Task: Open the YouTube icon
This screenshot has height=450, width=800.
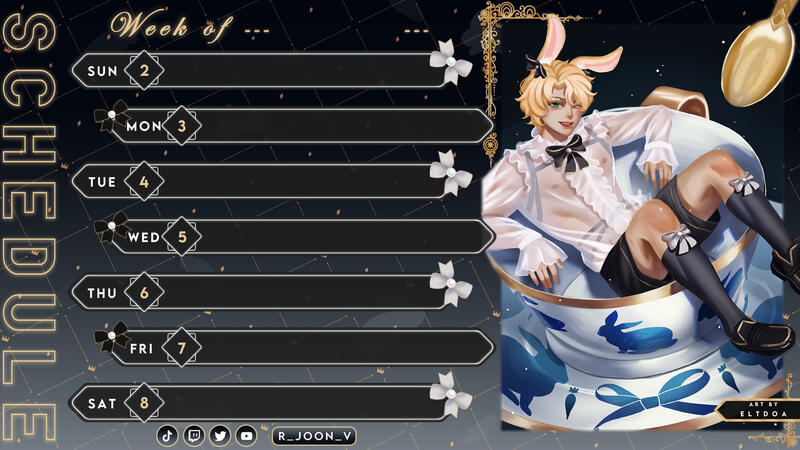Action: (x=246, y=436)
